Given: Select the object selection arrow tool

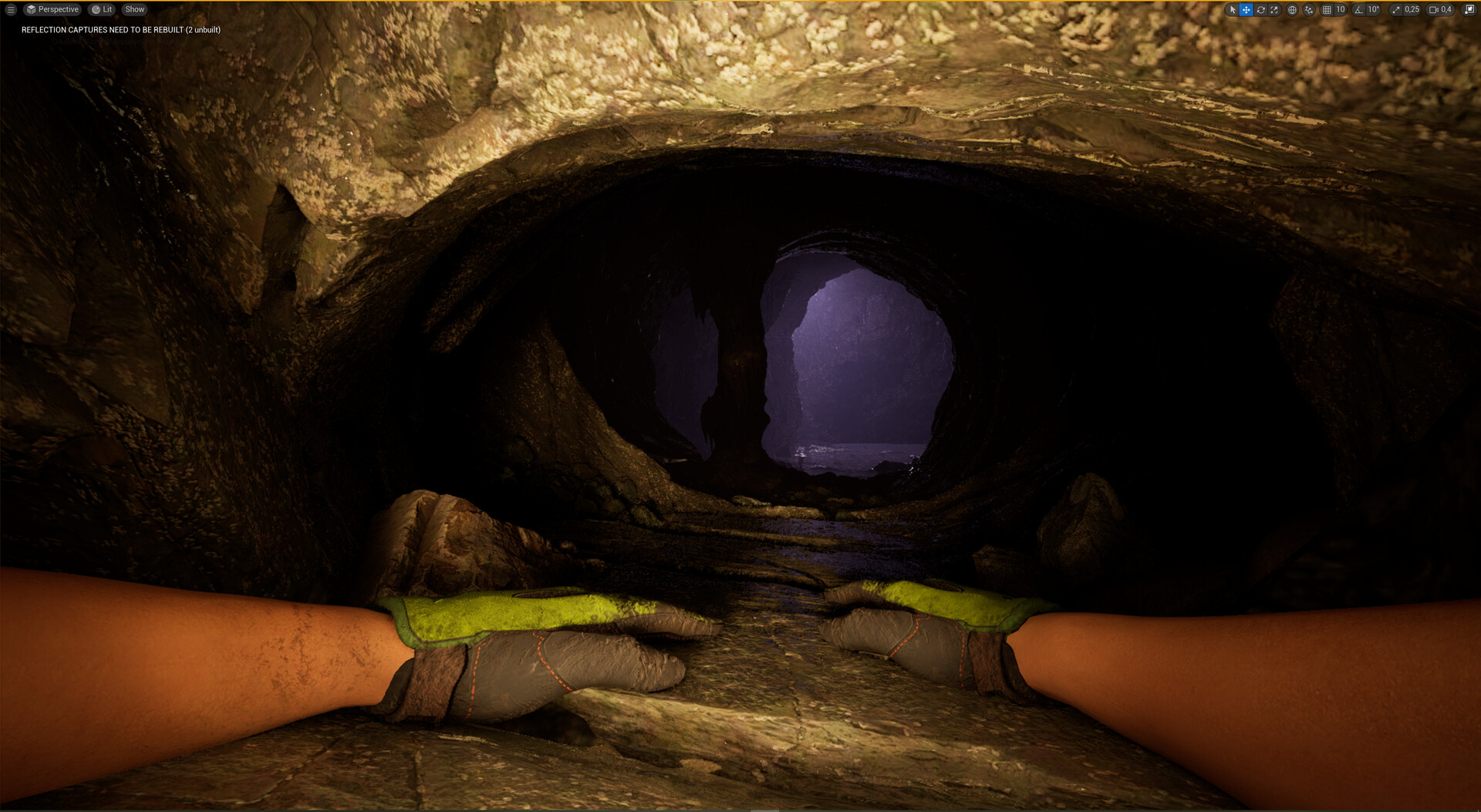Looking at the screenshot, I should (x=1233, y=9).
